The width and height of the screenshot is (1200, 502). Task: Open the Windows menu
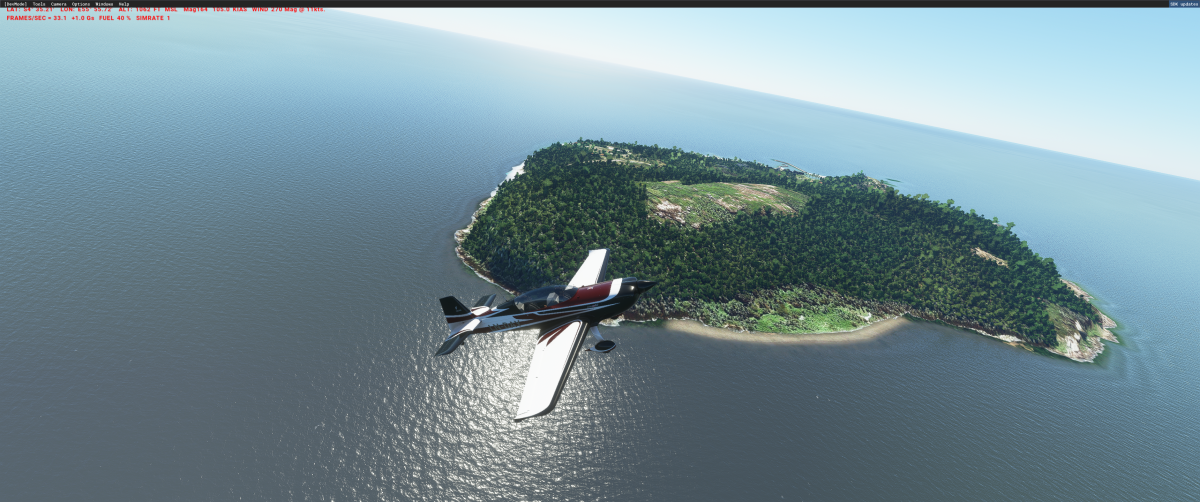tap(104, 4)
